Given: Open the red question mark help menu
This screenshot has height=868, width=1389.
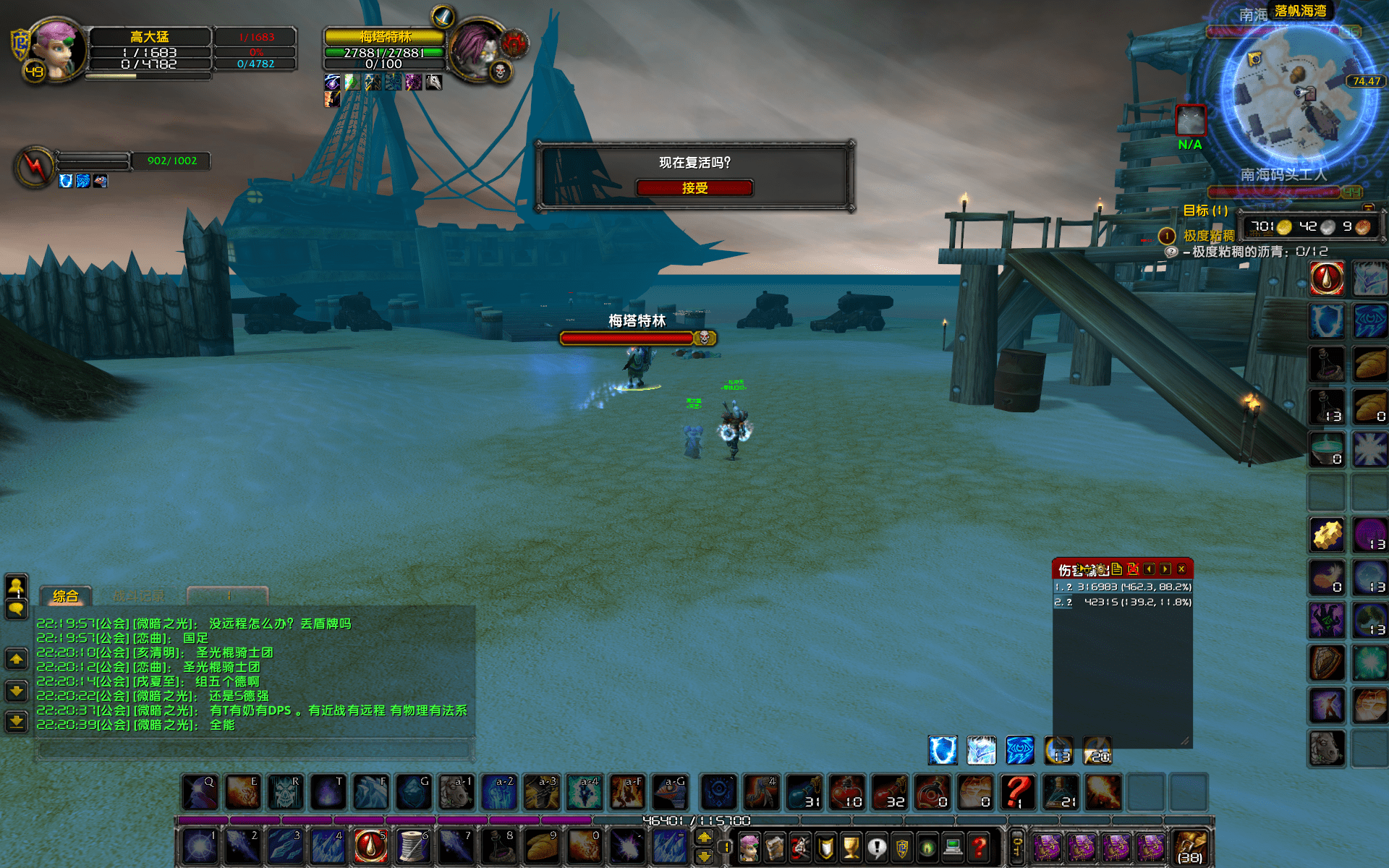Looking at the screenshot, I should (x=980, y=847).
